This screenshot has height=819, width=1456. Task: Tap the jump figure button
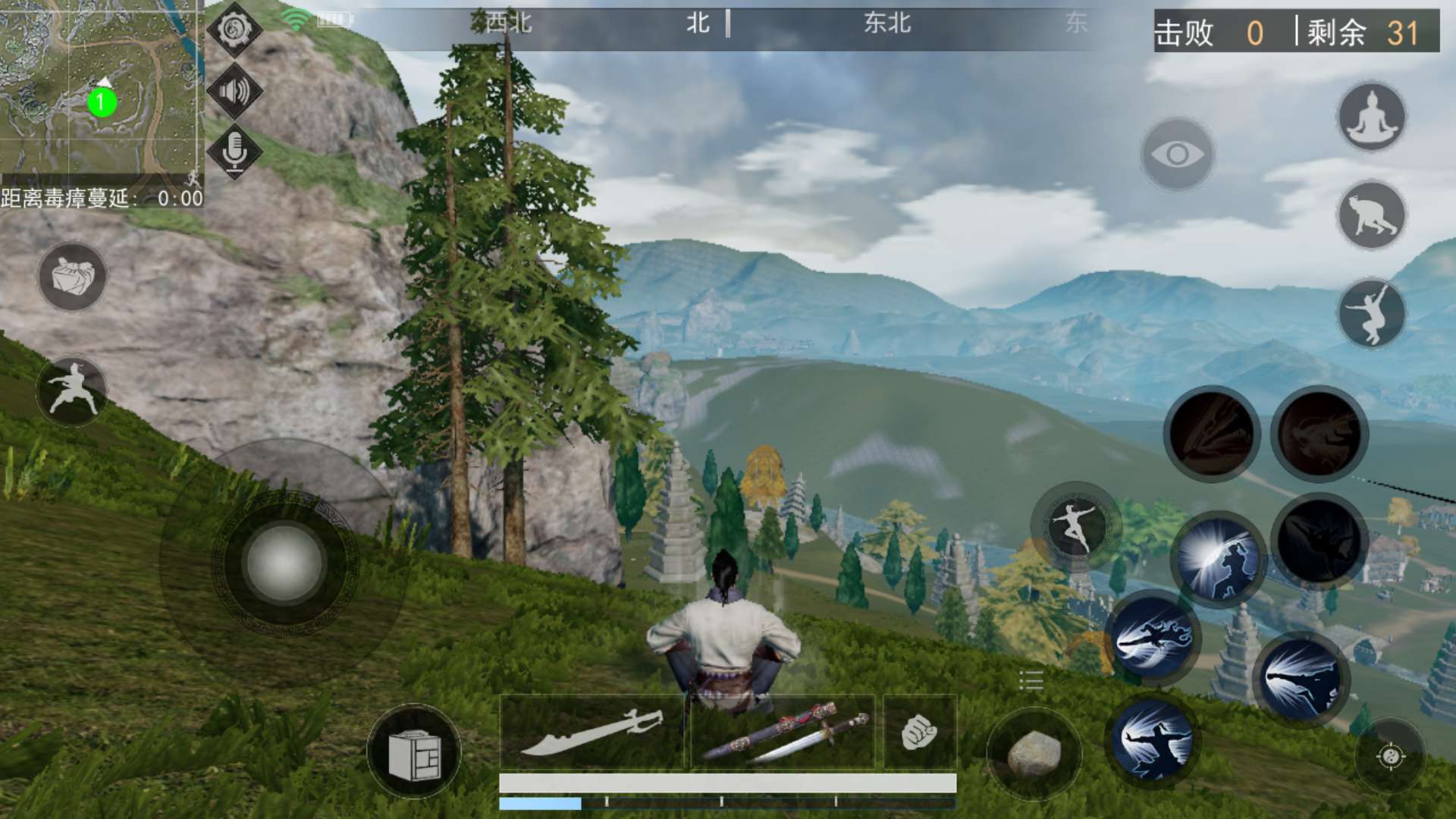[x=1371, y=313]
